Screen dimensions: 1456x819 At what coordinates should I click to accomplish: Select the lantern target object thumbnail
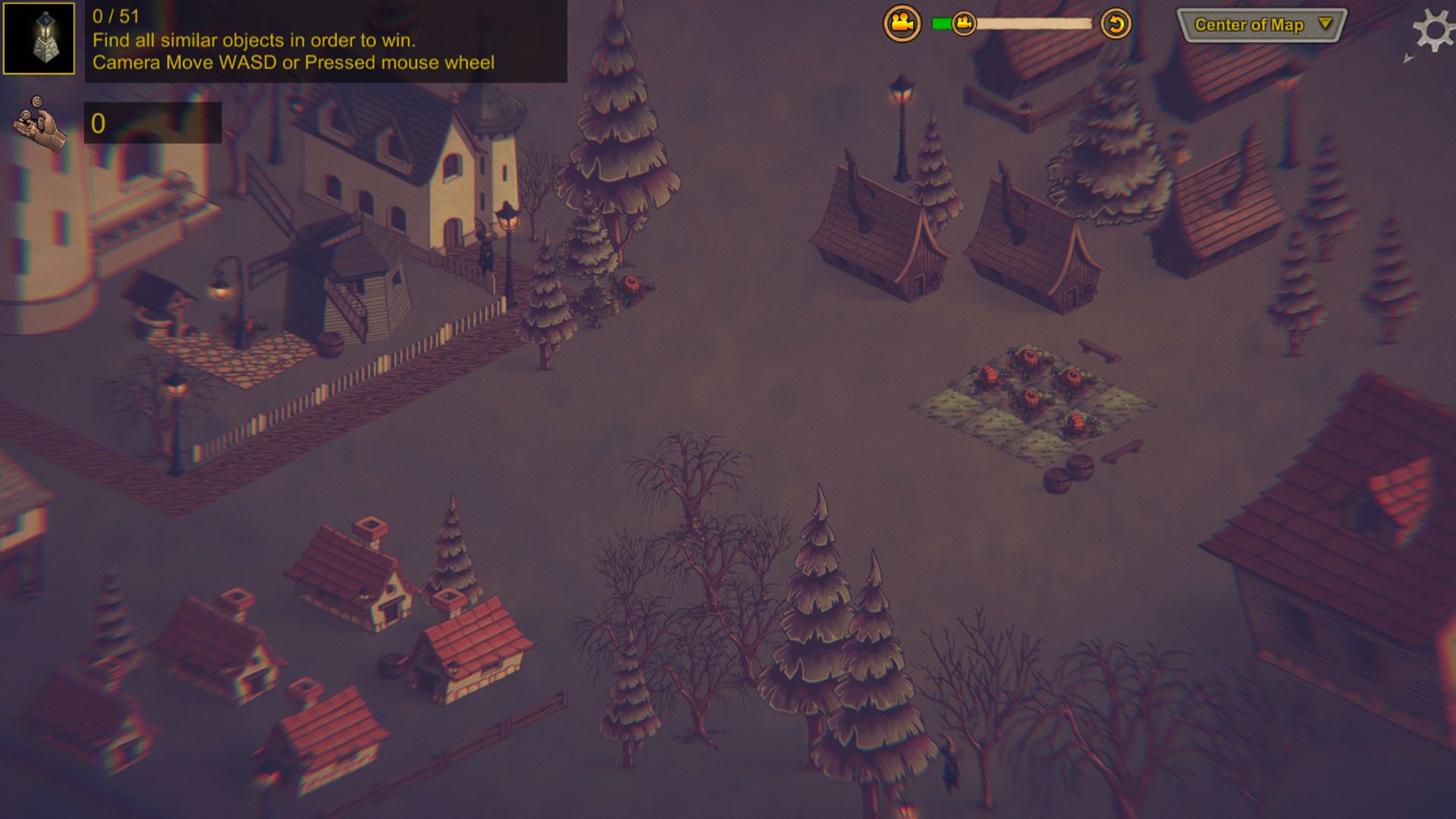pyautogui.click(x=39, y=38)
